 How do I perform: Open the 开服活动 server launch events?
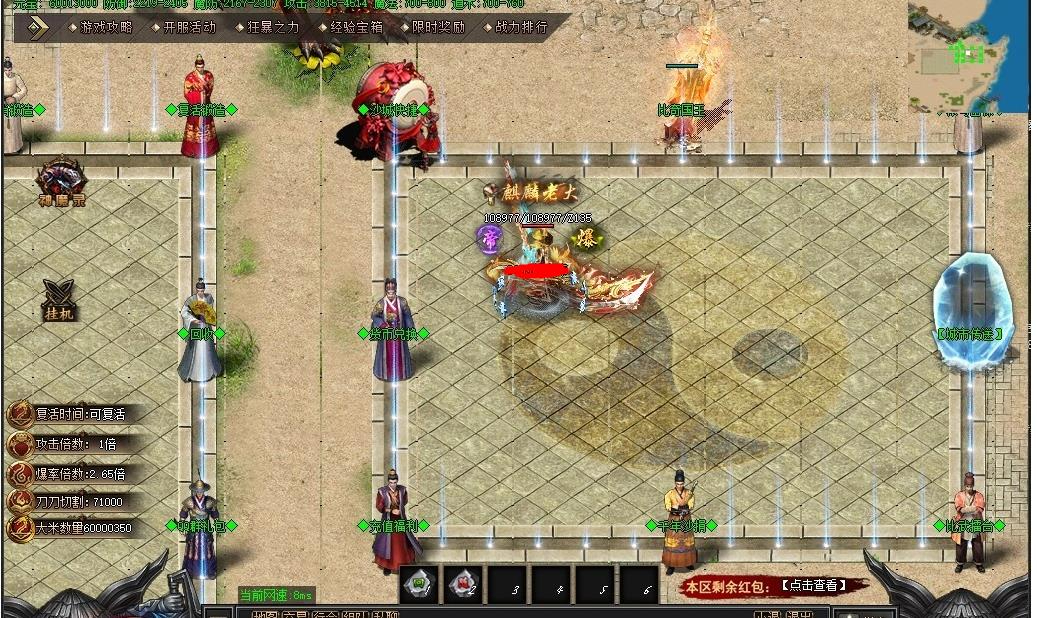click(x=188, y=27)
